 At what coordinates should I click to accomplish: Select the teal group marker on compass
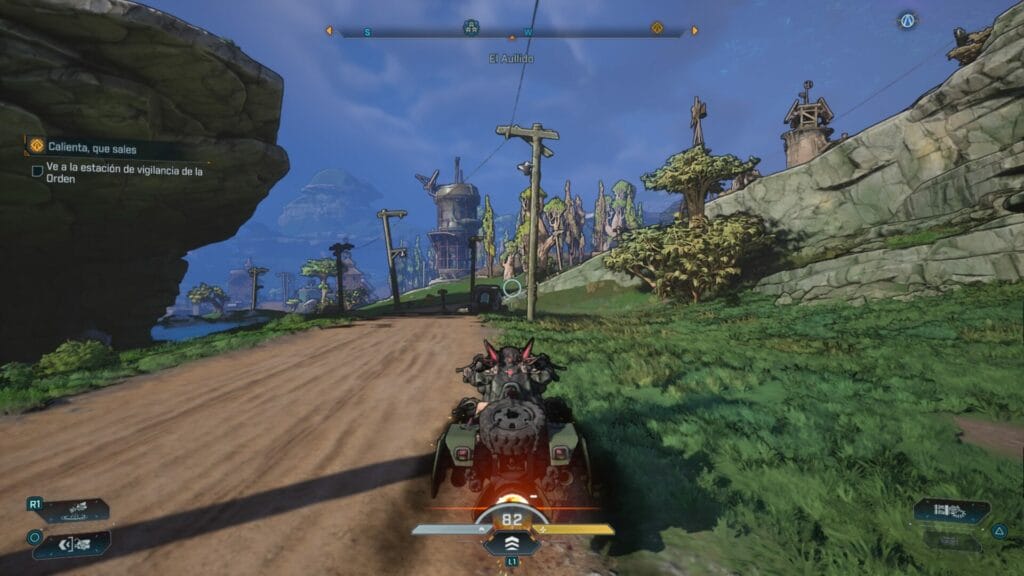(471, 27)
